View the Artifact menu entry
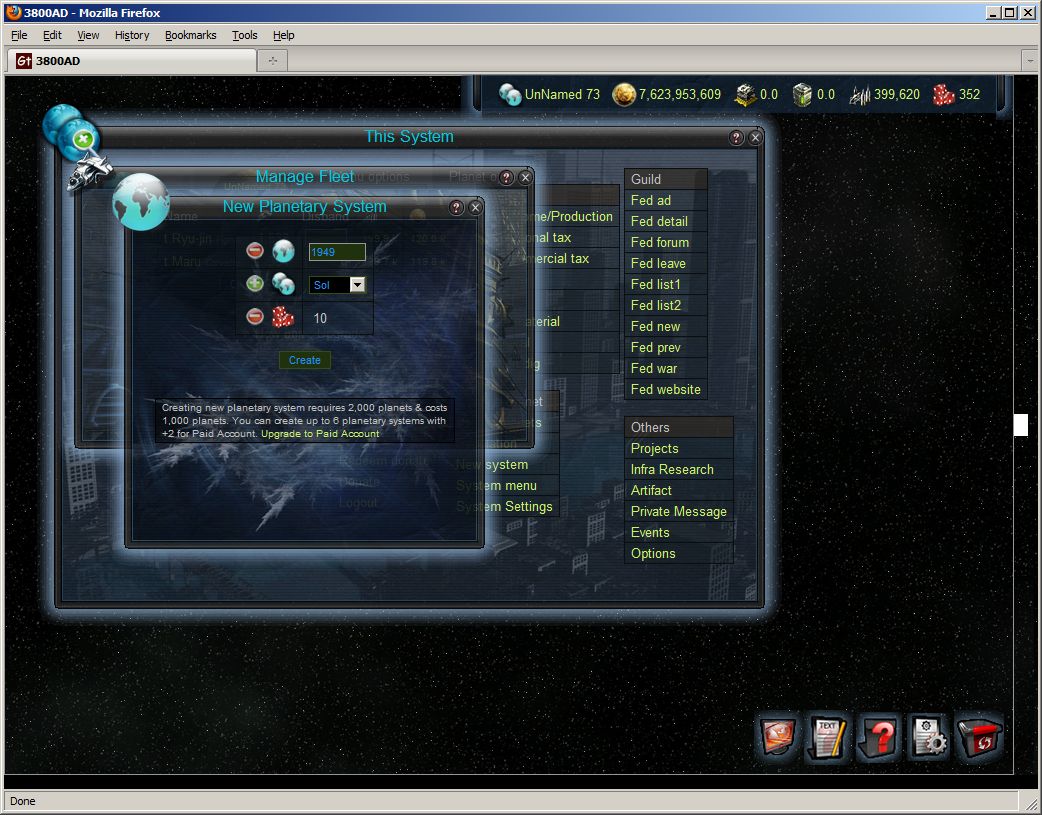The image size is (1042, 815). click(x=651, y=490)
